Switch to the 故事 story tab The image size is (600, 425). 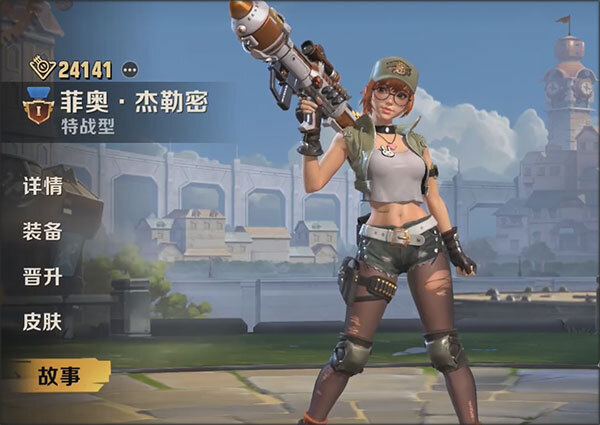58,376
